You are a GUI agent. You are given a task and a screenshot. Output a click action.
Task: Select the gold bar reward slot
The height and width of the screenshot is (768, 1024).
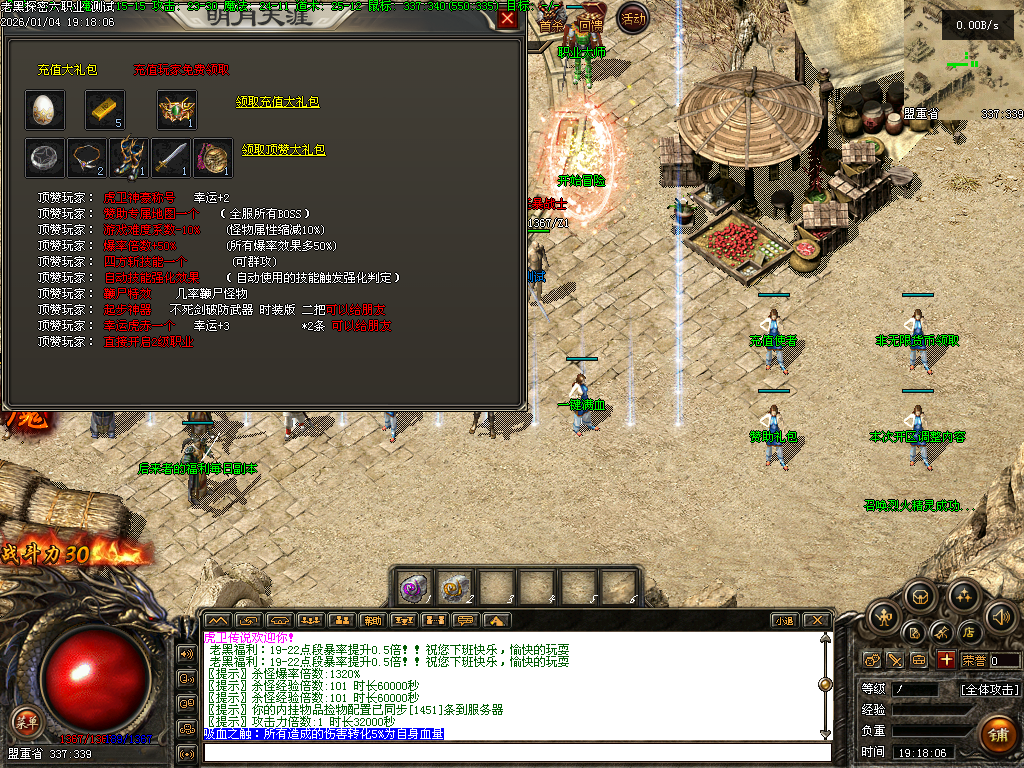pos(105,109)
